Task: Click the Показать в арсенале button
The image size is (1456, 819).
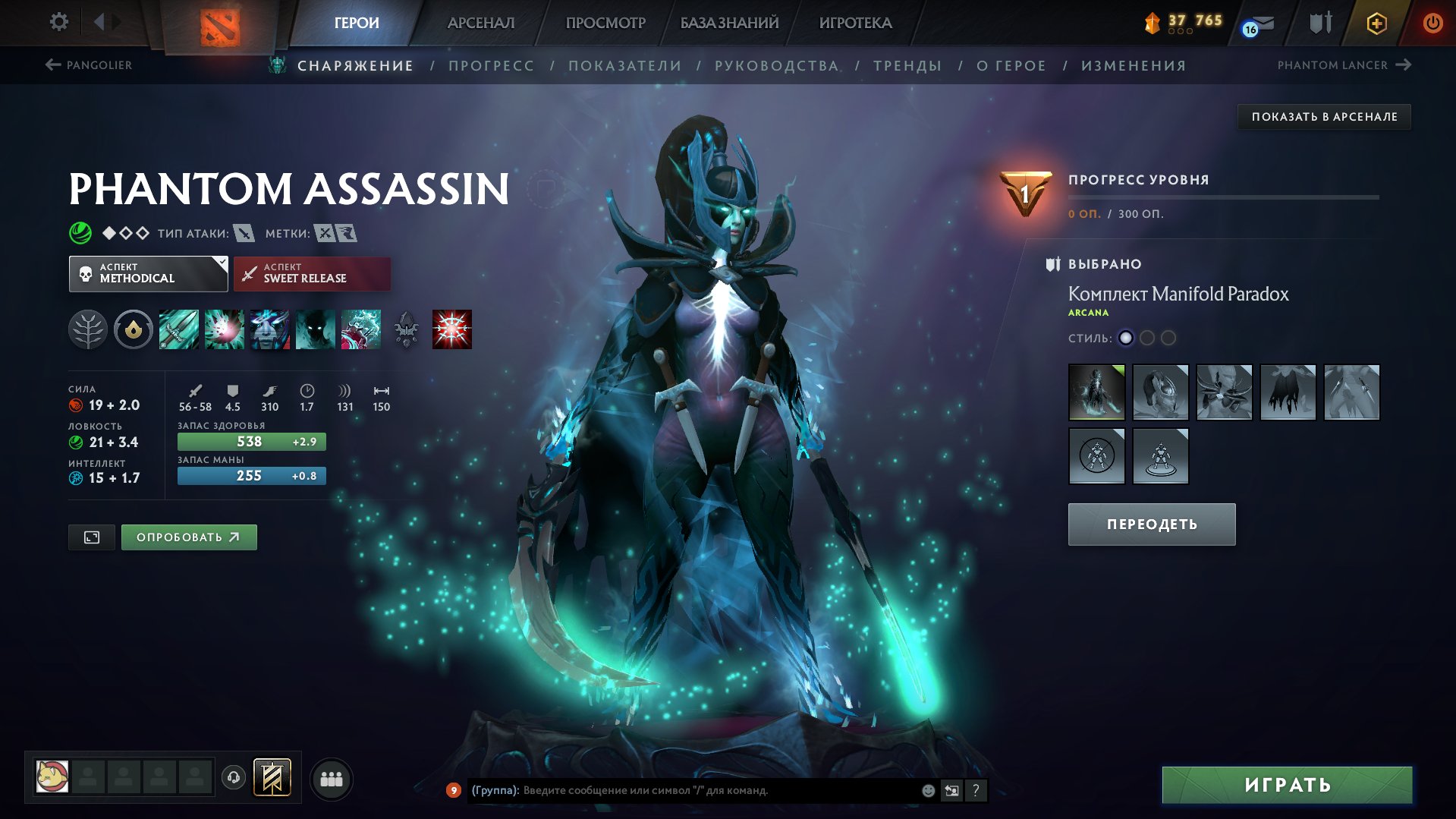Action: tap(1324, 117)
